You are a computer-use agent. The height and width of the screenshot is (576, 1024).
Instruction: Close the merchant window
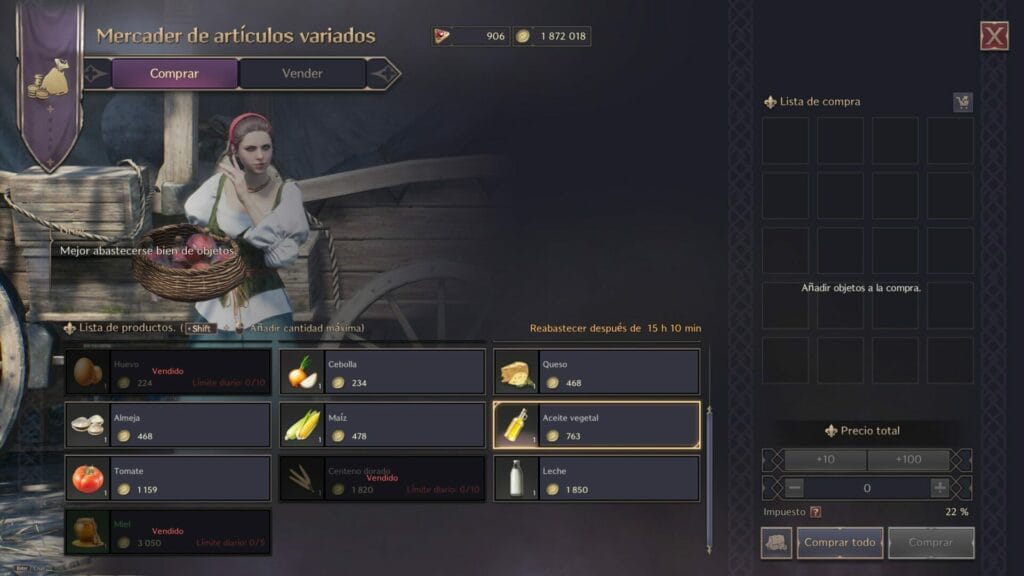[x=993, y=37]
